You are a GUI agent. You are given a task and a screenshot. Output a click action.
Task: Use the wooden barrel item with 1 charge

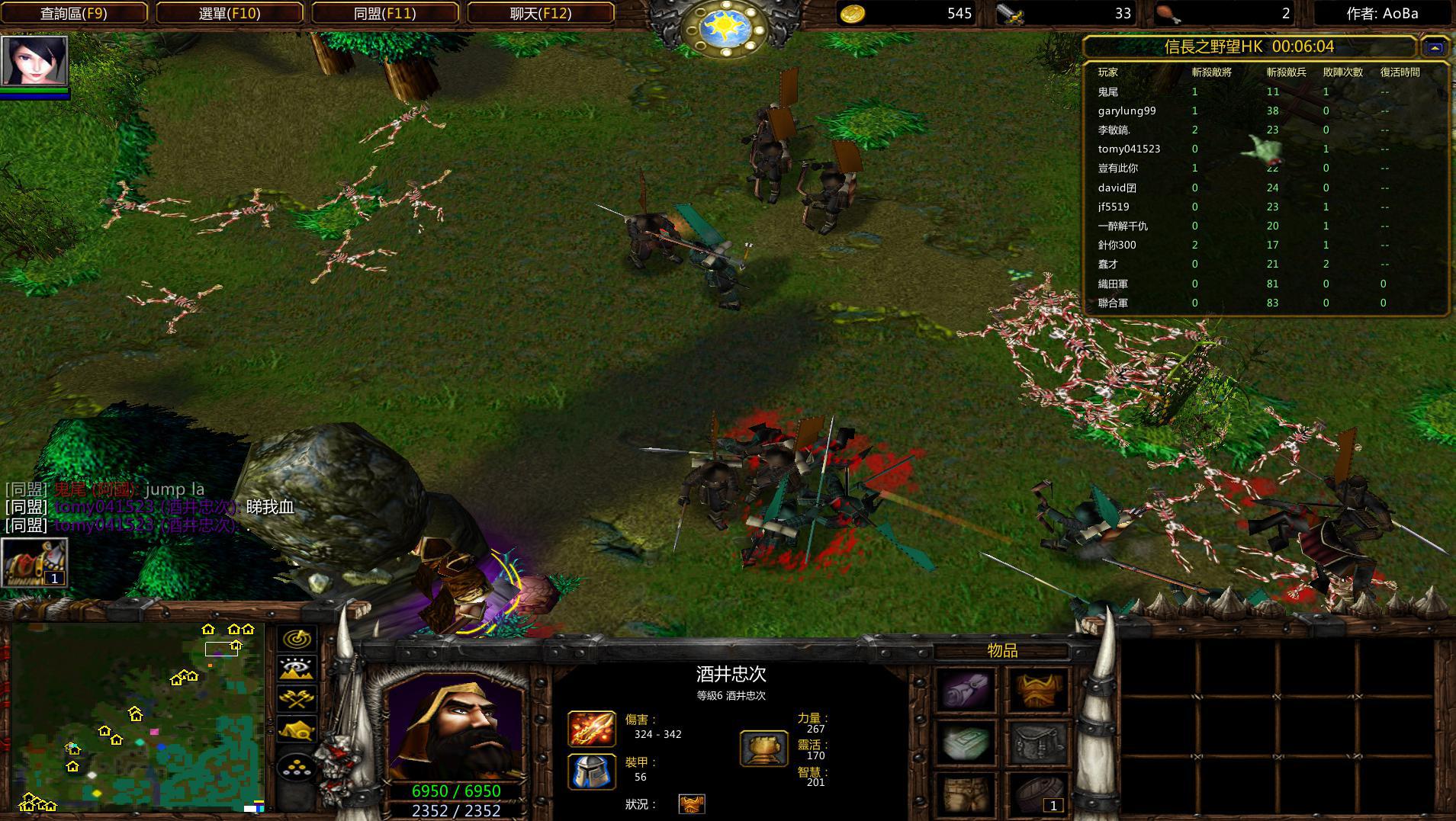(1038, 794)
